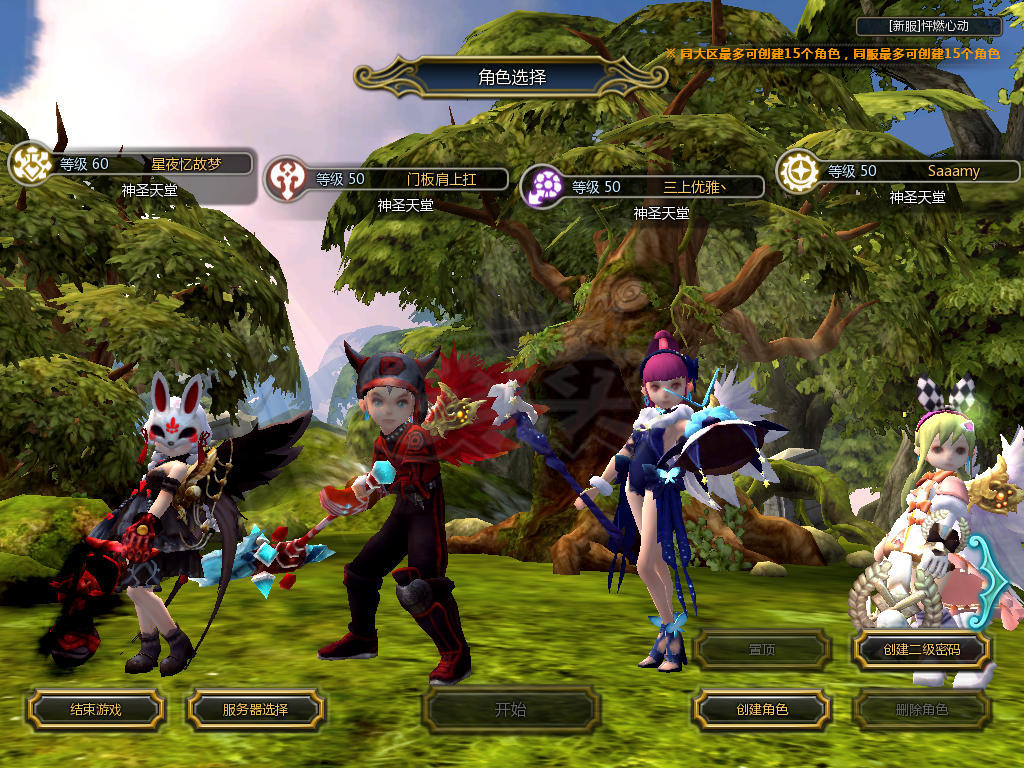Open 创建二级密码 secondary password setup
Screen dimensions: 1024x768
[921, 650]
